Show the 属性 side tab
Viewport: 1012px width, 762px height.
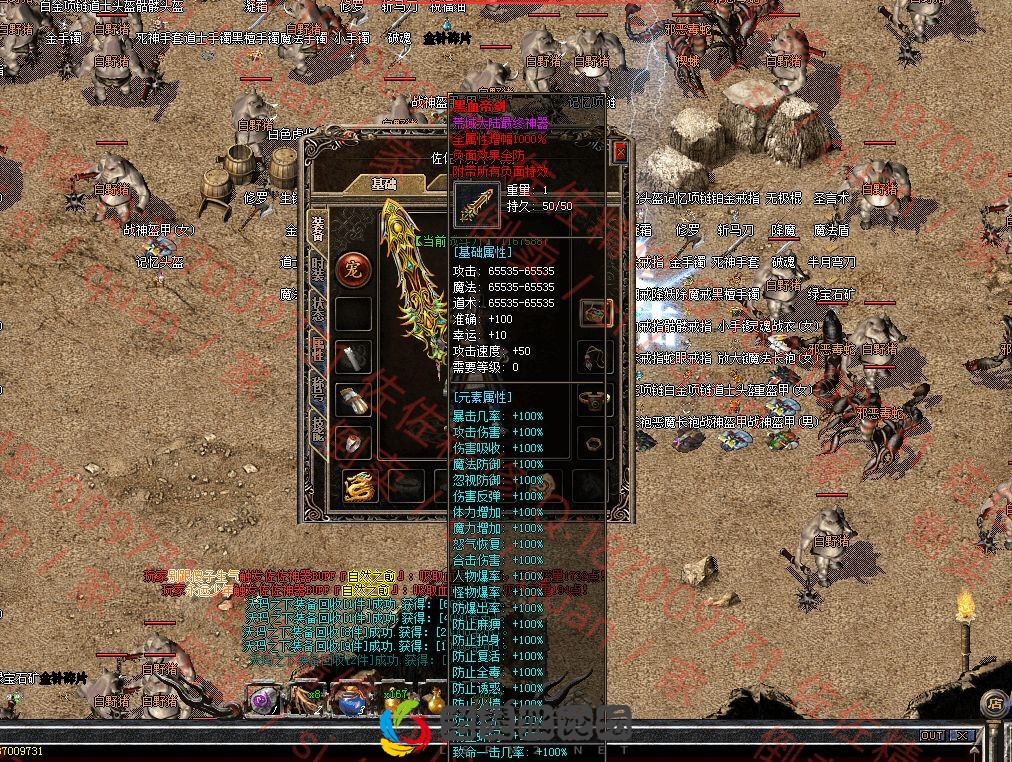pyautogui.click(x=318, y=346)
